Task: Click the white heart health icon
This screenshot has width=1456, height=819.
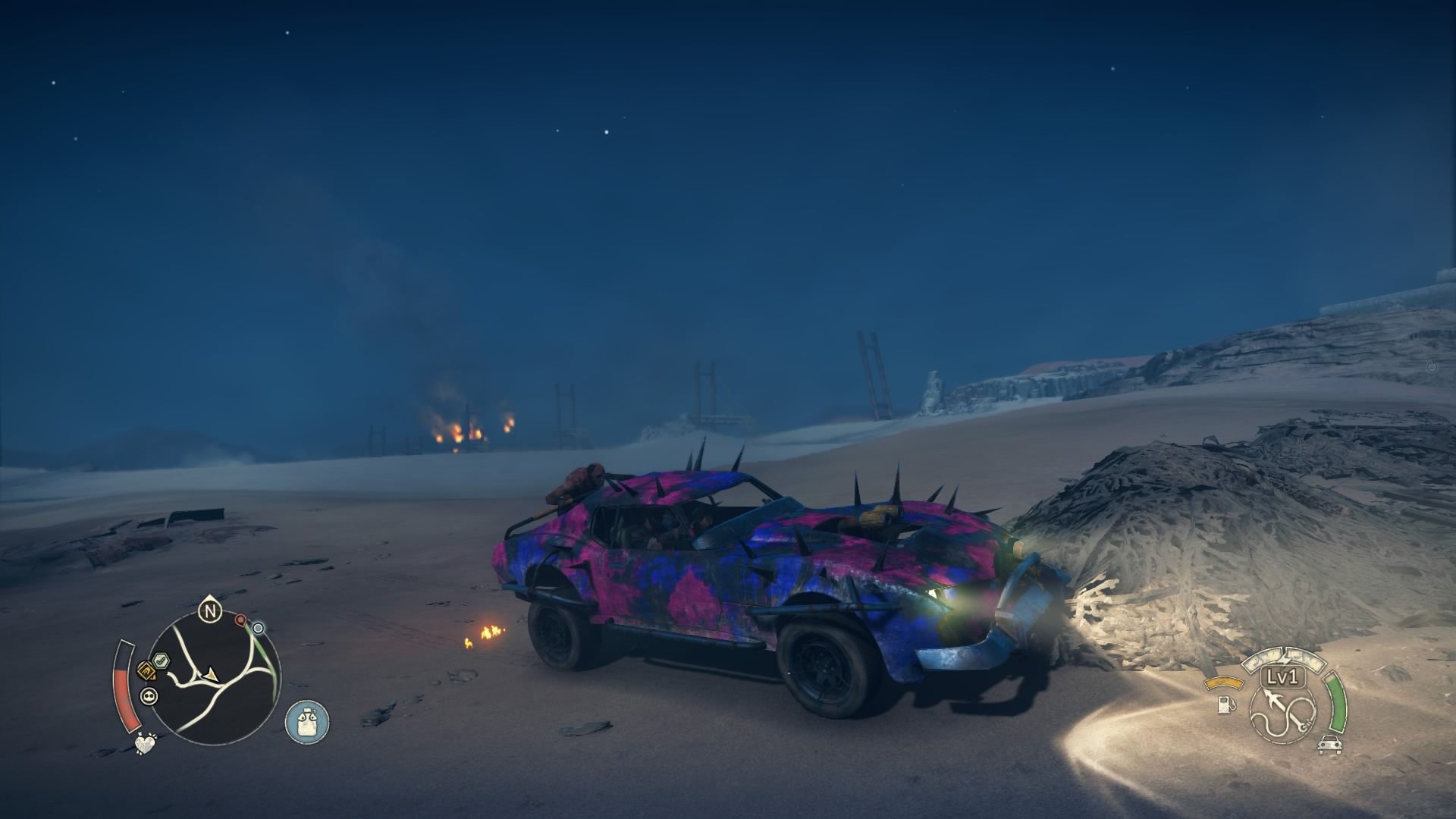Action: 145,744
